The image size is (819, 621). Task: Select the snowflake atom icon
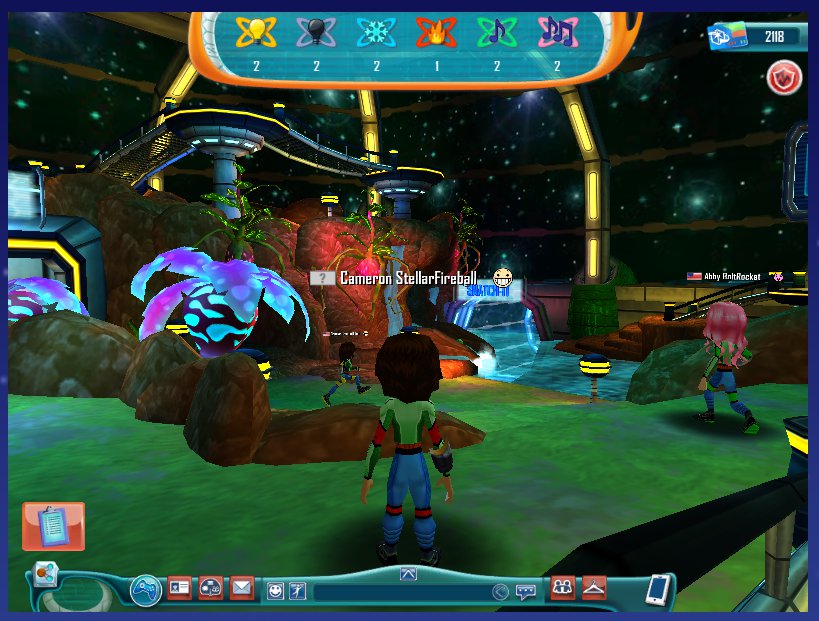click(x=376, y=33)
